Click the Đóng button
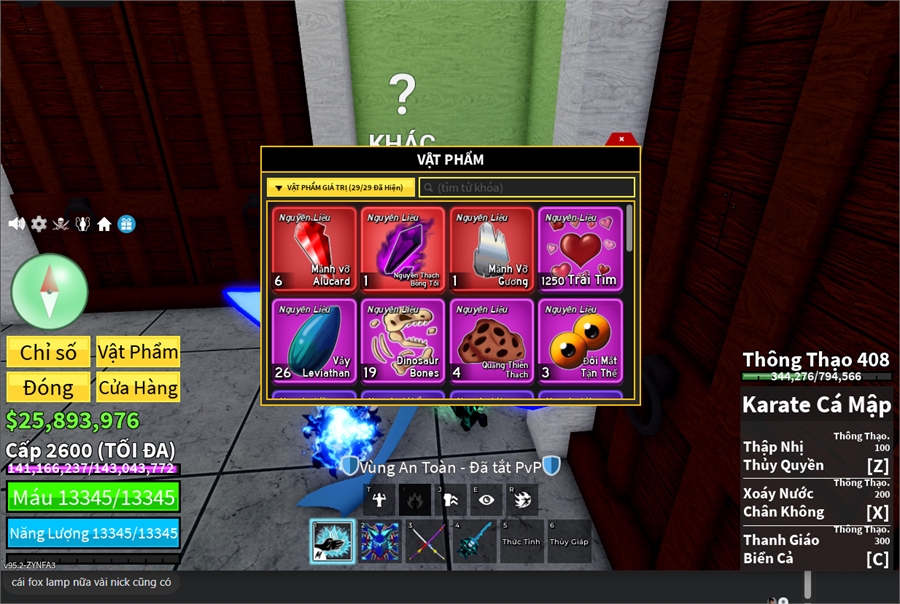900x604 pixels. coord(48,387)
